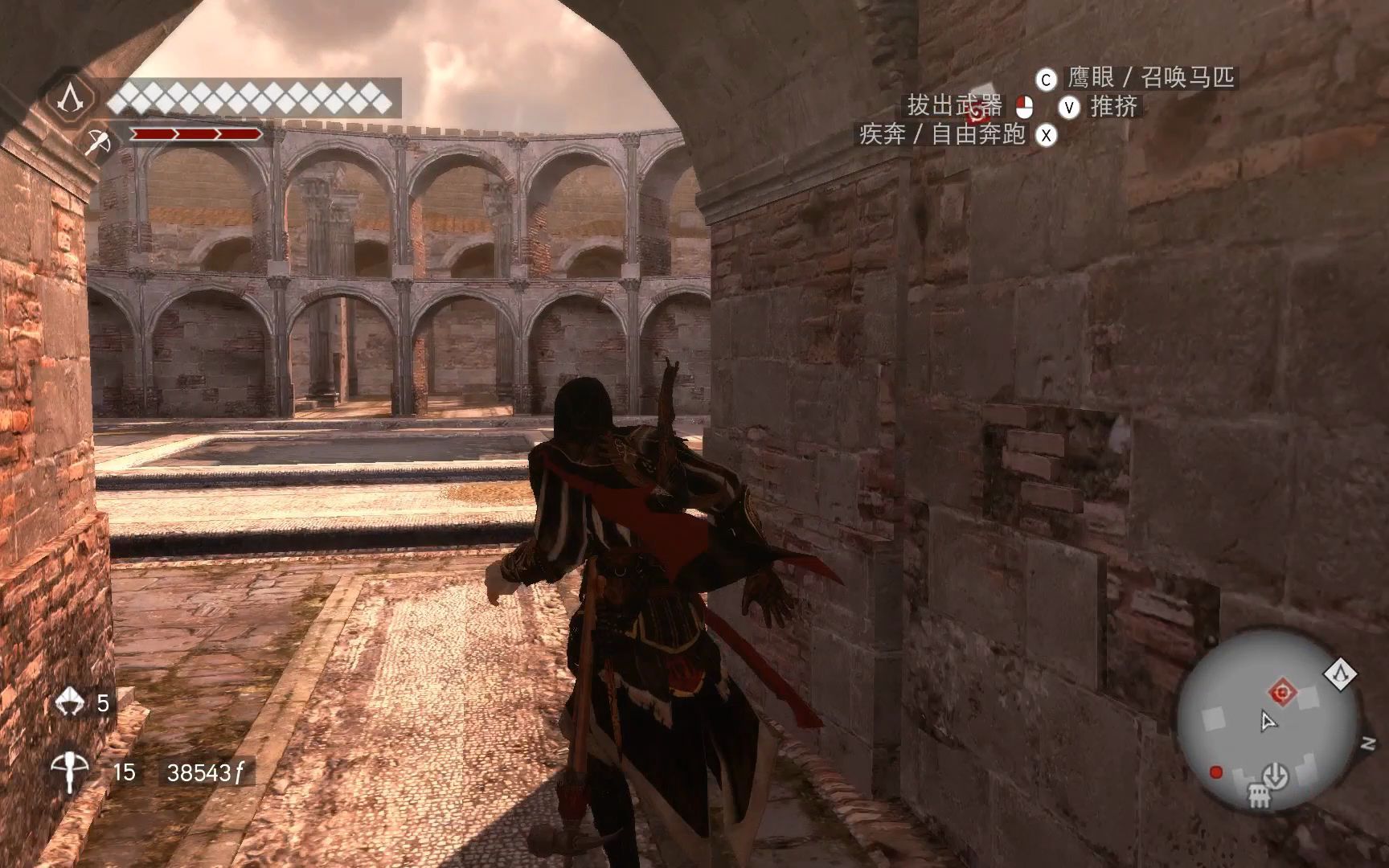
Task: Click the columned building marker on minimap
Action: tap(1260, 798)
